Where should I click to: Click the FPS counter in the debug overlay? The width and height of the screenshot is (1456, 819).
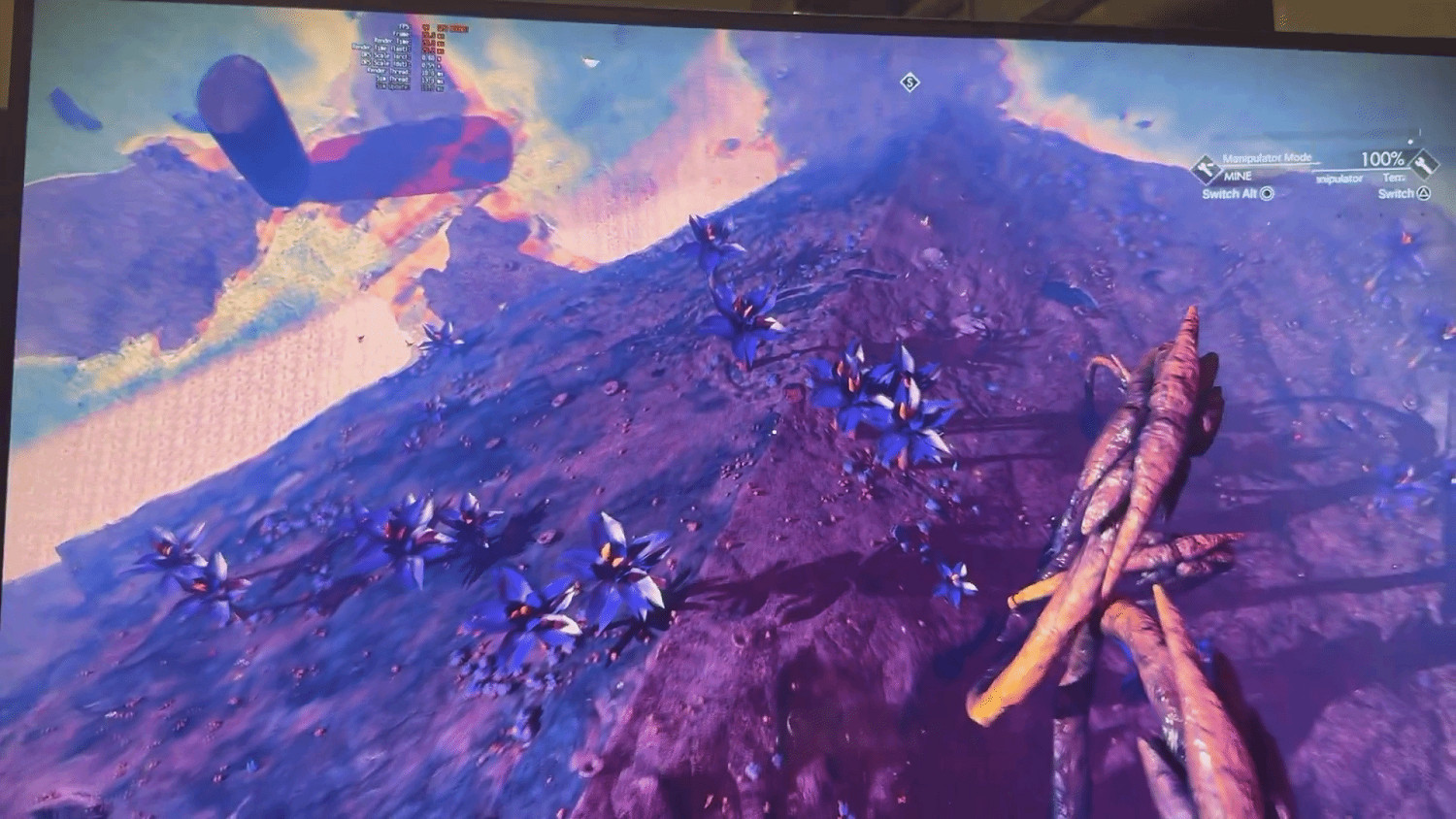406,28
